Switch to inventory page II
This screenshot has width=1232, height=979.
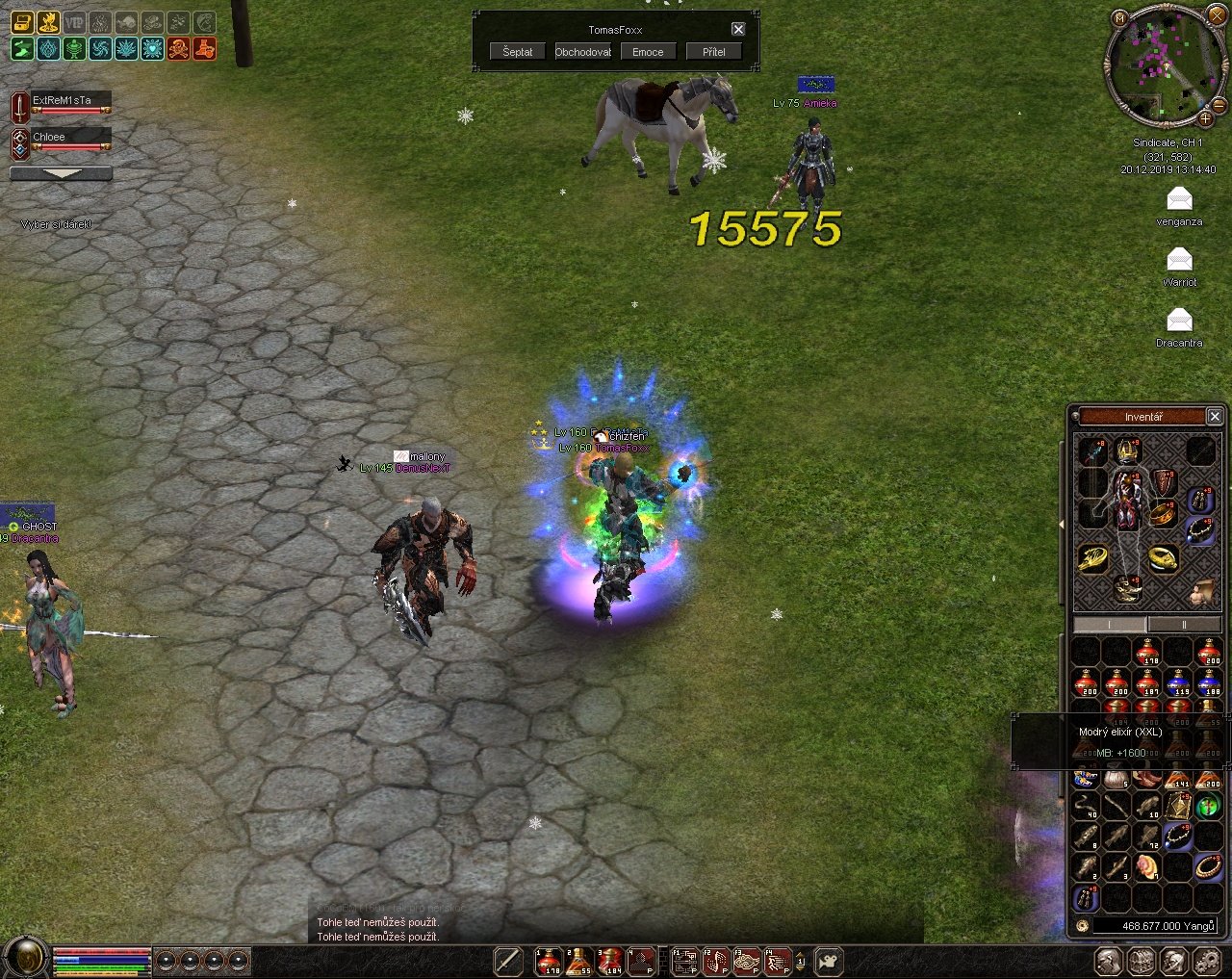[x=1184, y=625]
